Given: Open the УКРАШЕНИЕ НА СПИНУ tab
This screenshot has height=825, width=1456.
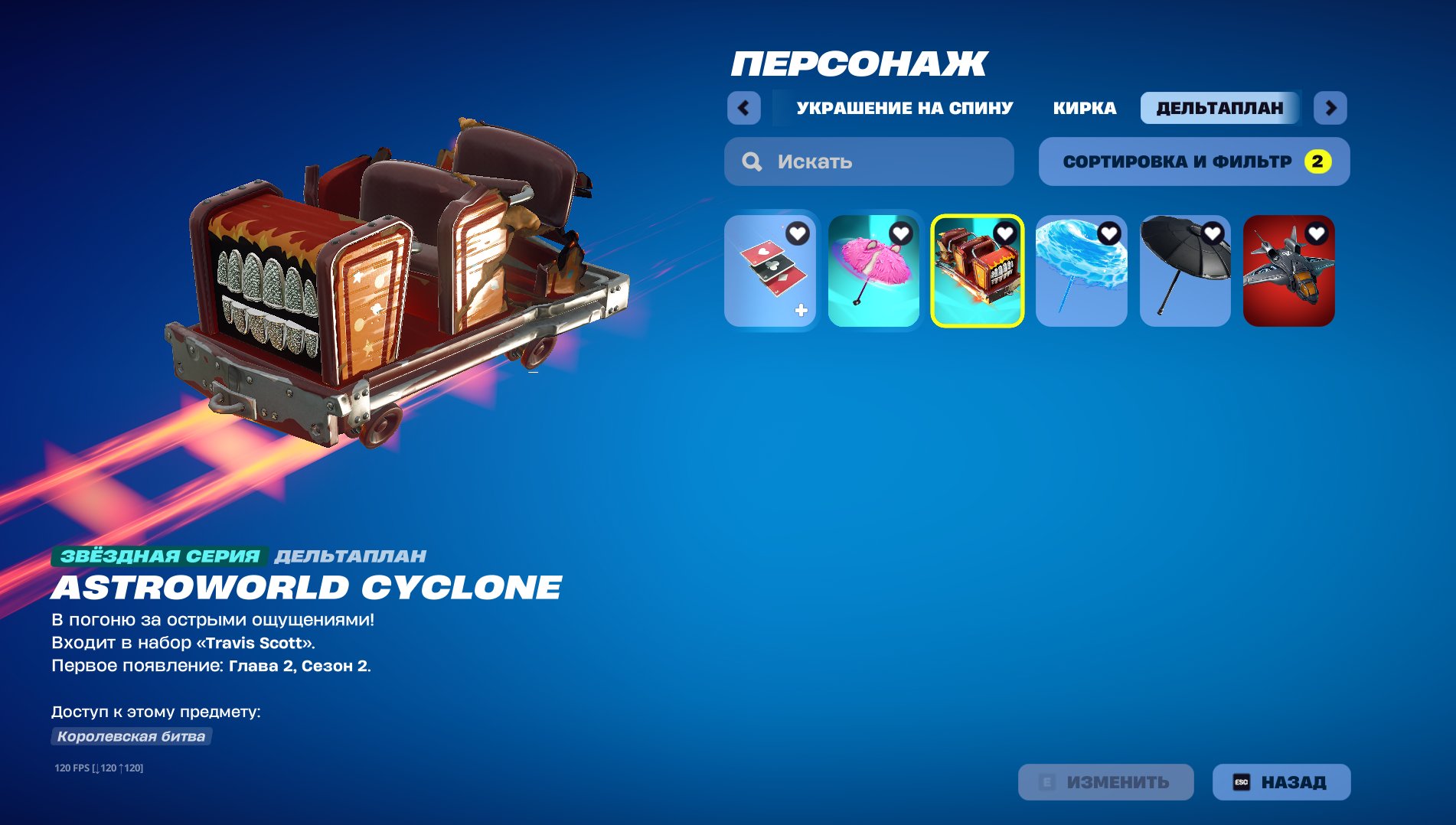Looking at the screenshot, I should point(902,108).
